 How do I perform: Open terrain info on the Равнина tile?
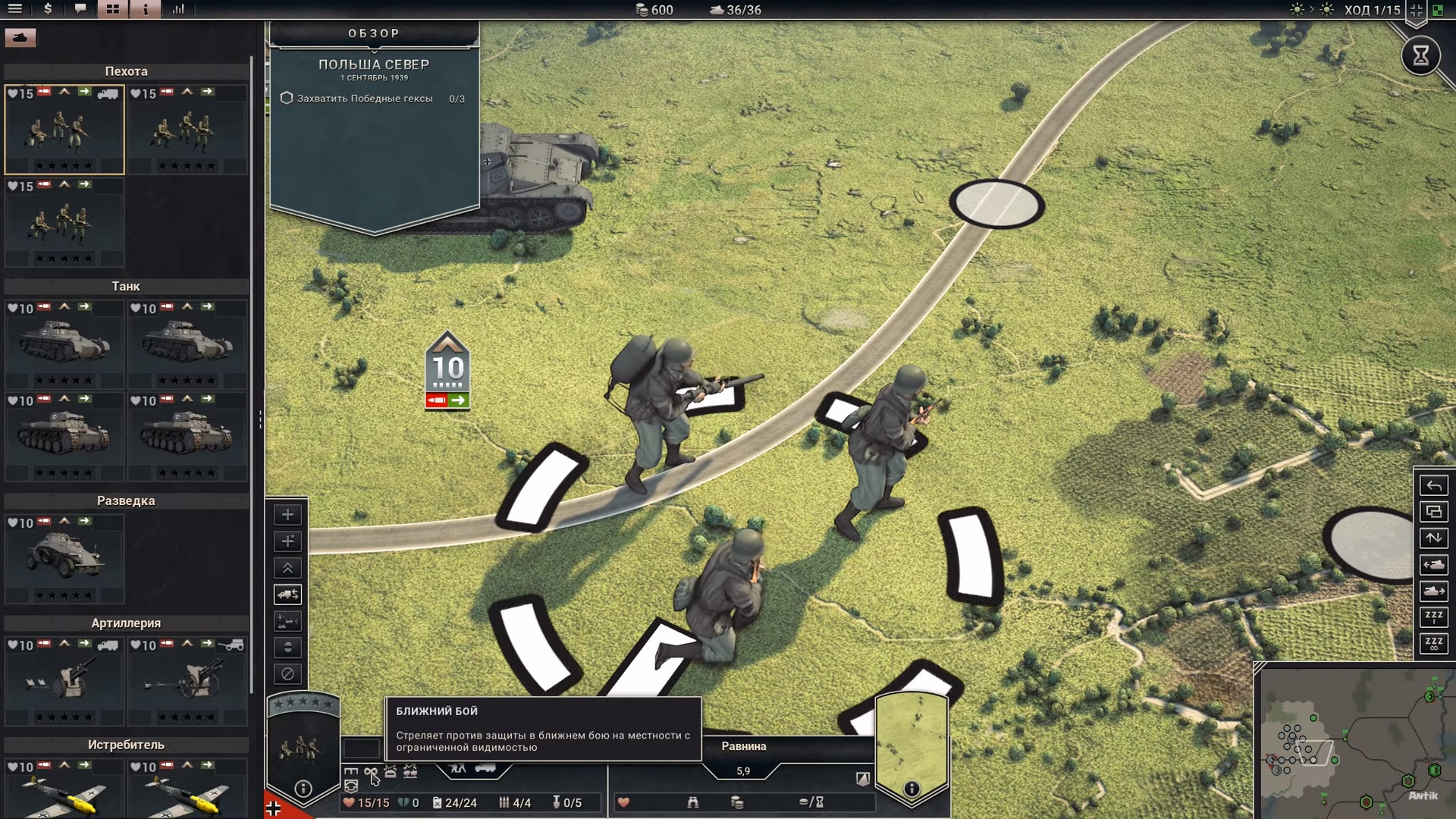[x=912, y=789]
